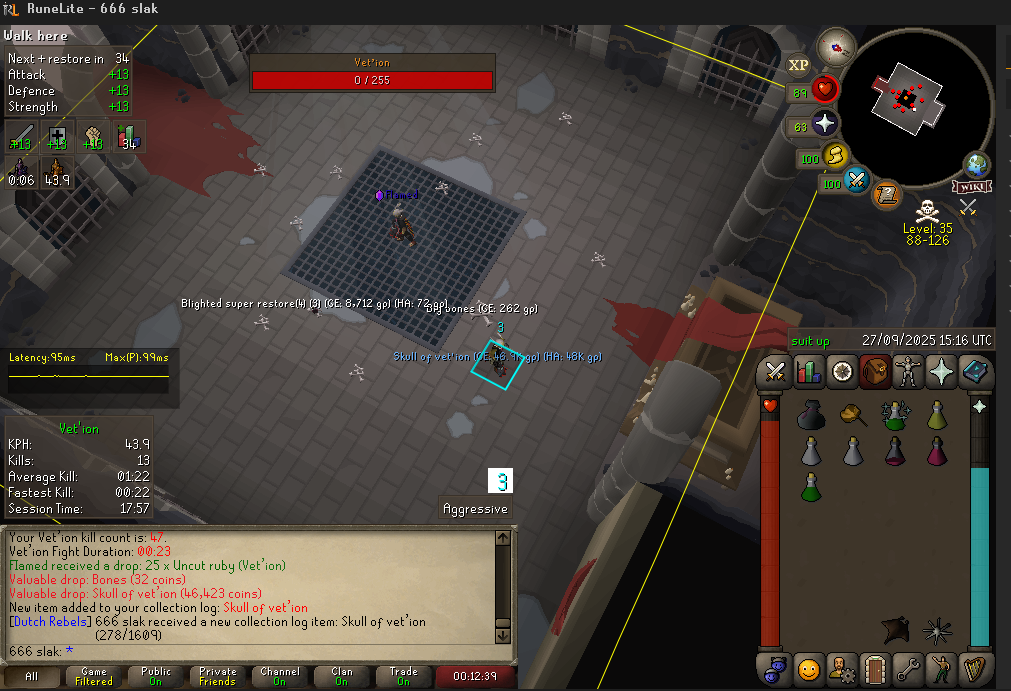Screen dimensions: 1011x691
Task: Open the Prayer tab
Action: tap(941, 372)
